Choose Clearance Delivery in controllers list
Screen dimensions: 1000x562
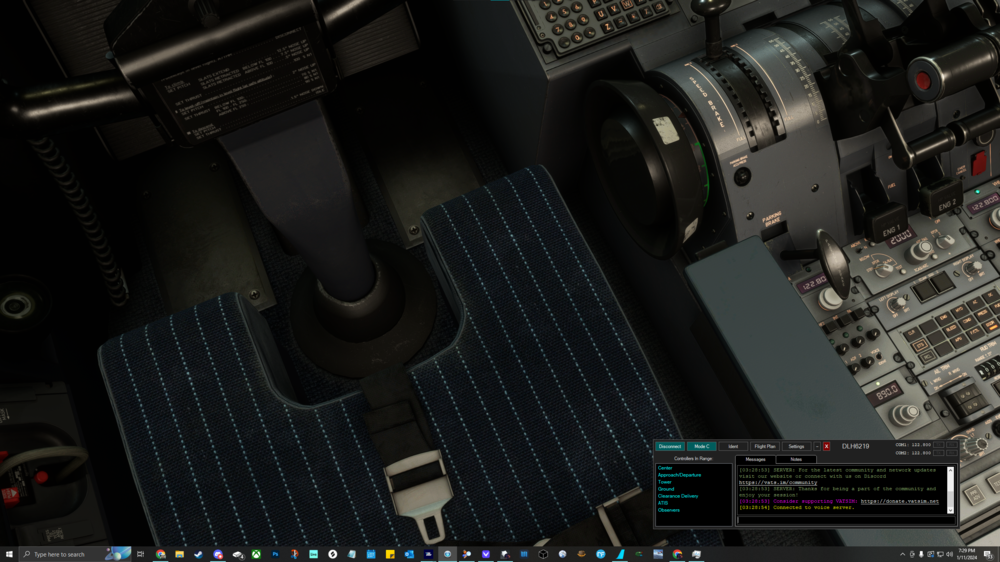pyautogui.click(x=678, y=496)
